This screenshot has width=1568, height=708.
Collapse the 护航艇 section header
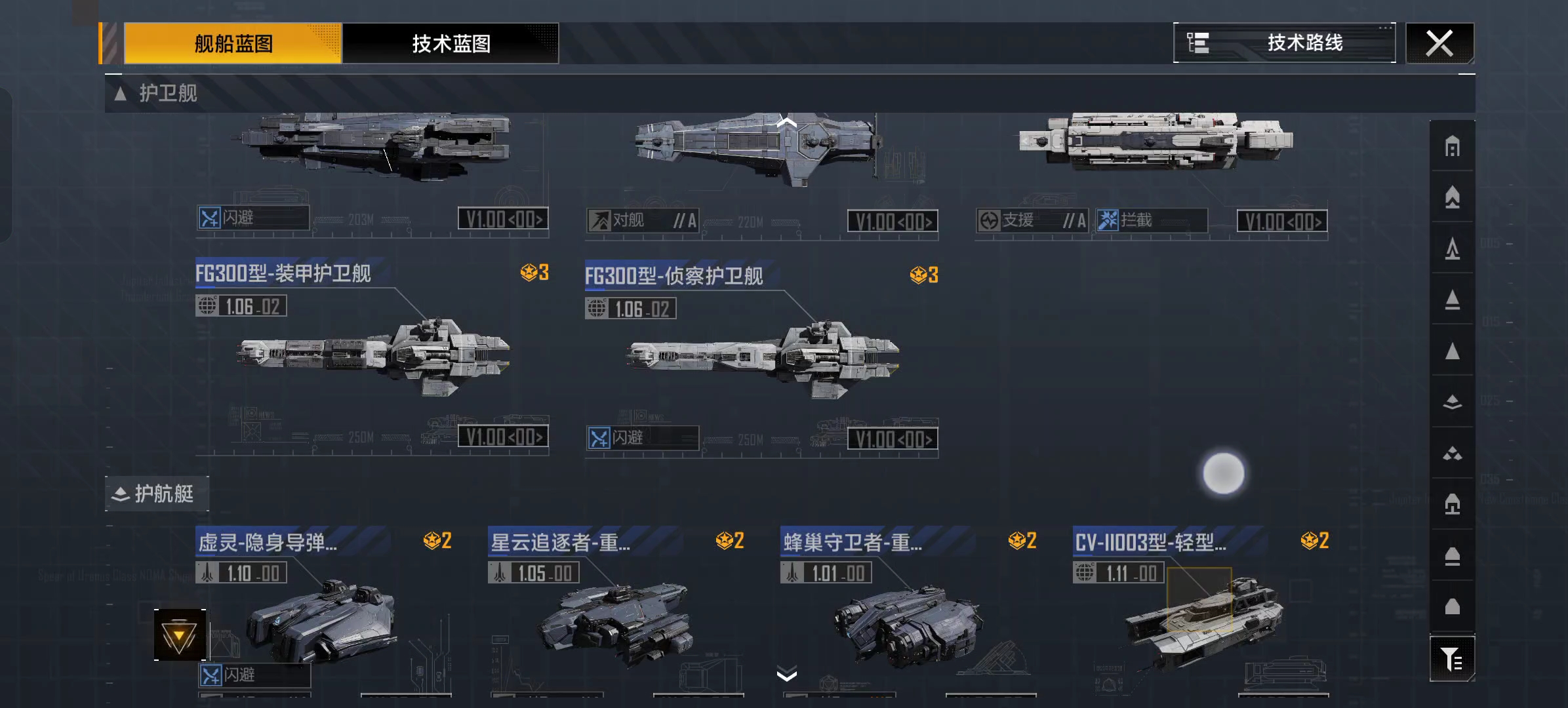point(156,494)
